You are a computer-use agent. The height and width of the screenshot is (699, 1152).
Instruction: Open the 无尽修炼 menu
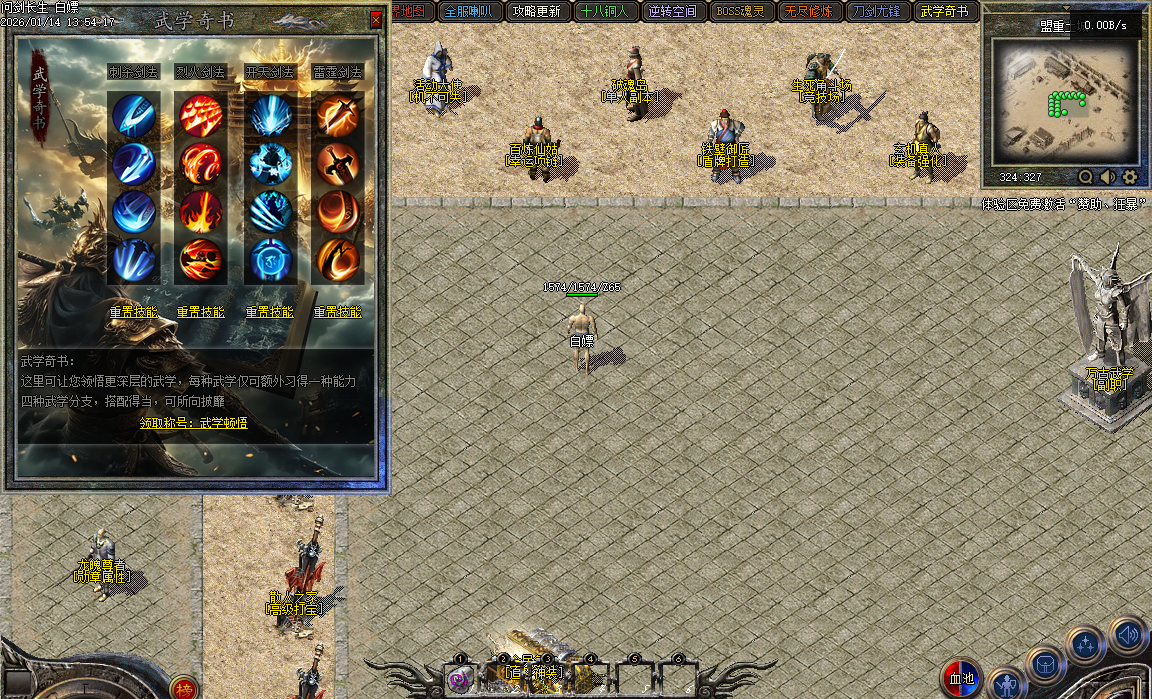tap(809, 12)
